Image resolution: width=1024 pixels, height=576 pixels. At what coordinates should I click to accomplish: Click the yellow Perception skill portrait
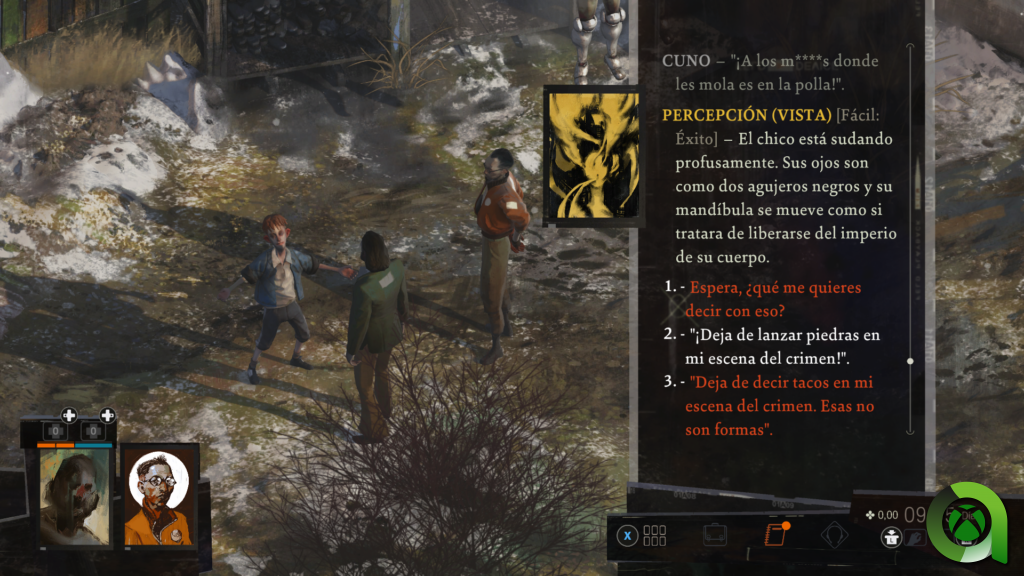tap(590, 156)
